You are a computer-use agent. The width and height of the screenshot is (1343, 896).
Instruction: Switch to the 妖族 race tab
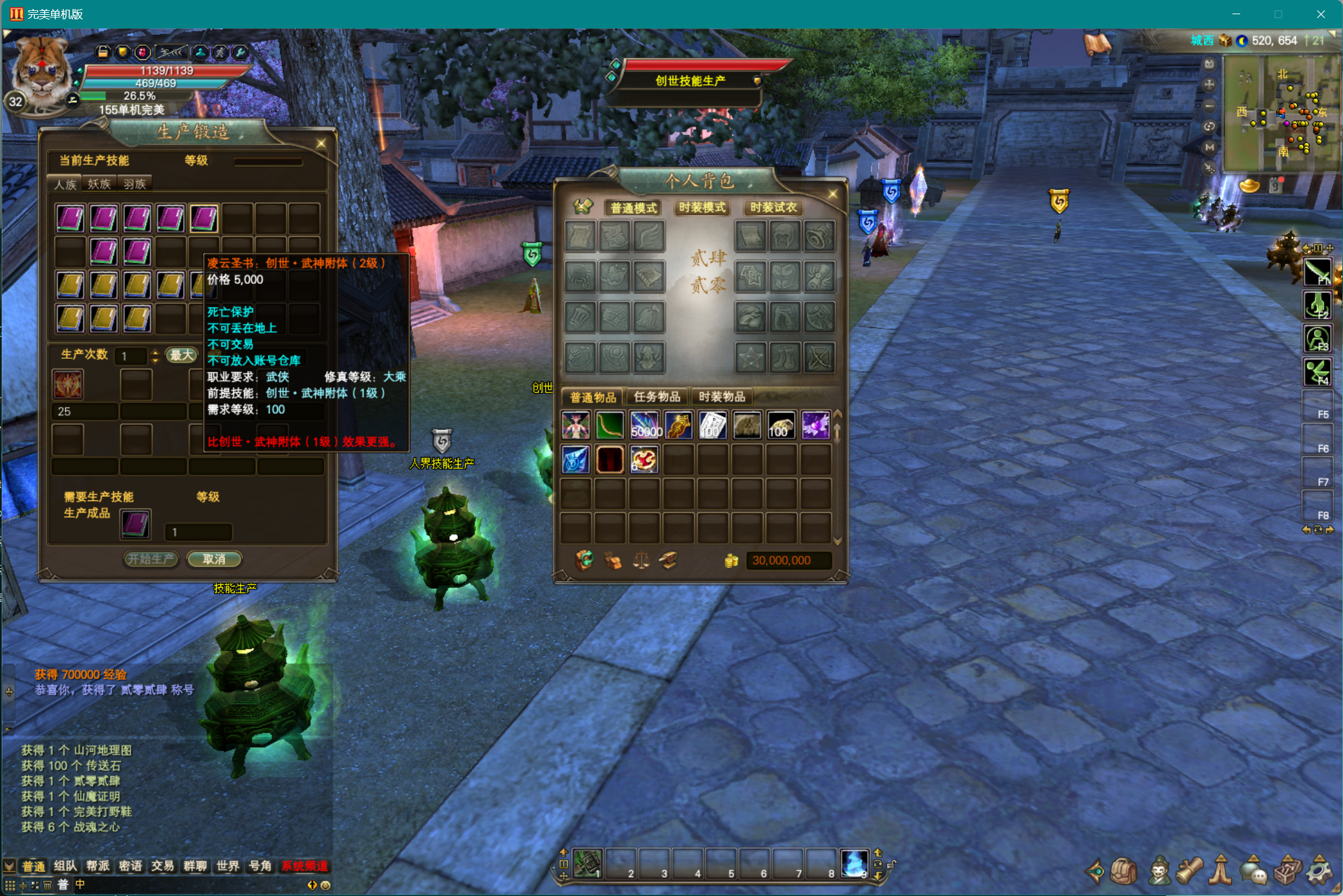coord(99,184)
